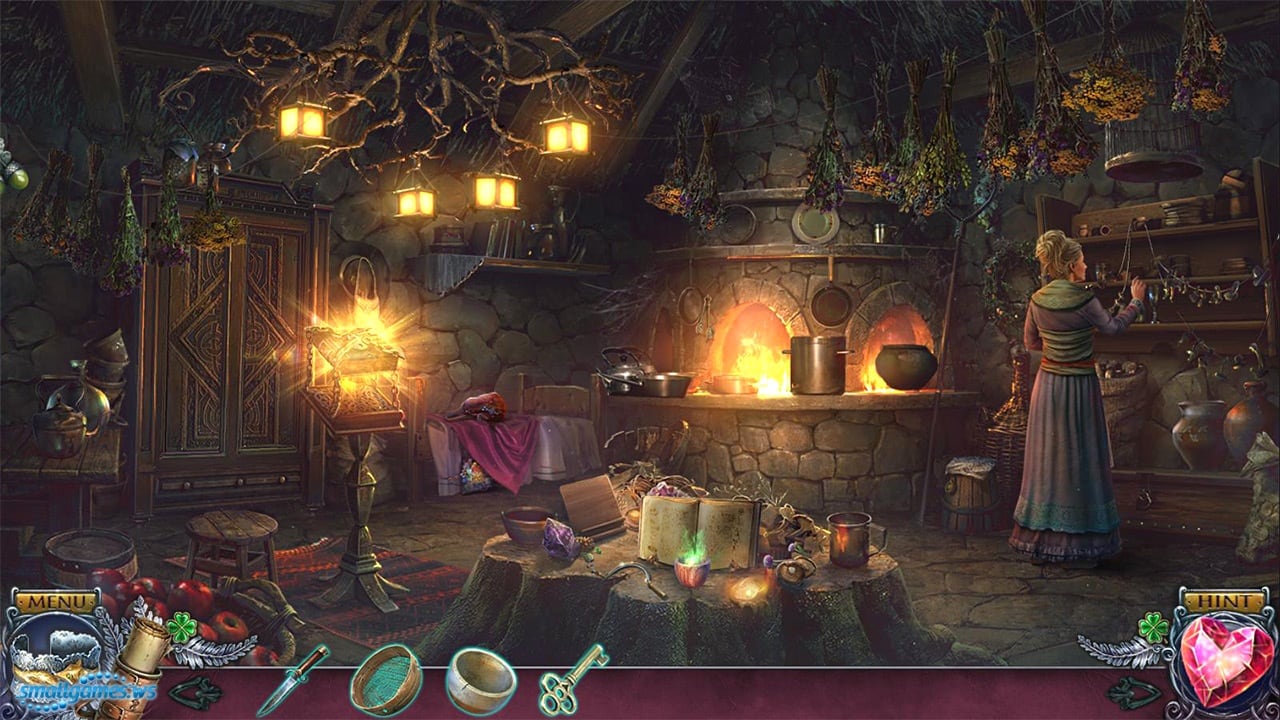Select the knife in the inventory

[292, 680]
